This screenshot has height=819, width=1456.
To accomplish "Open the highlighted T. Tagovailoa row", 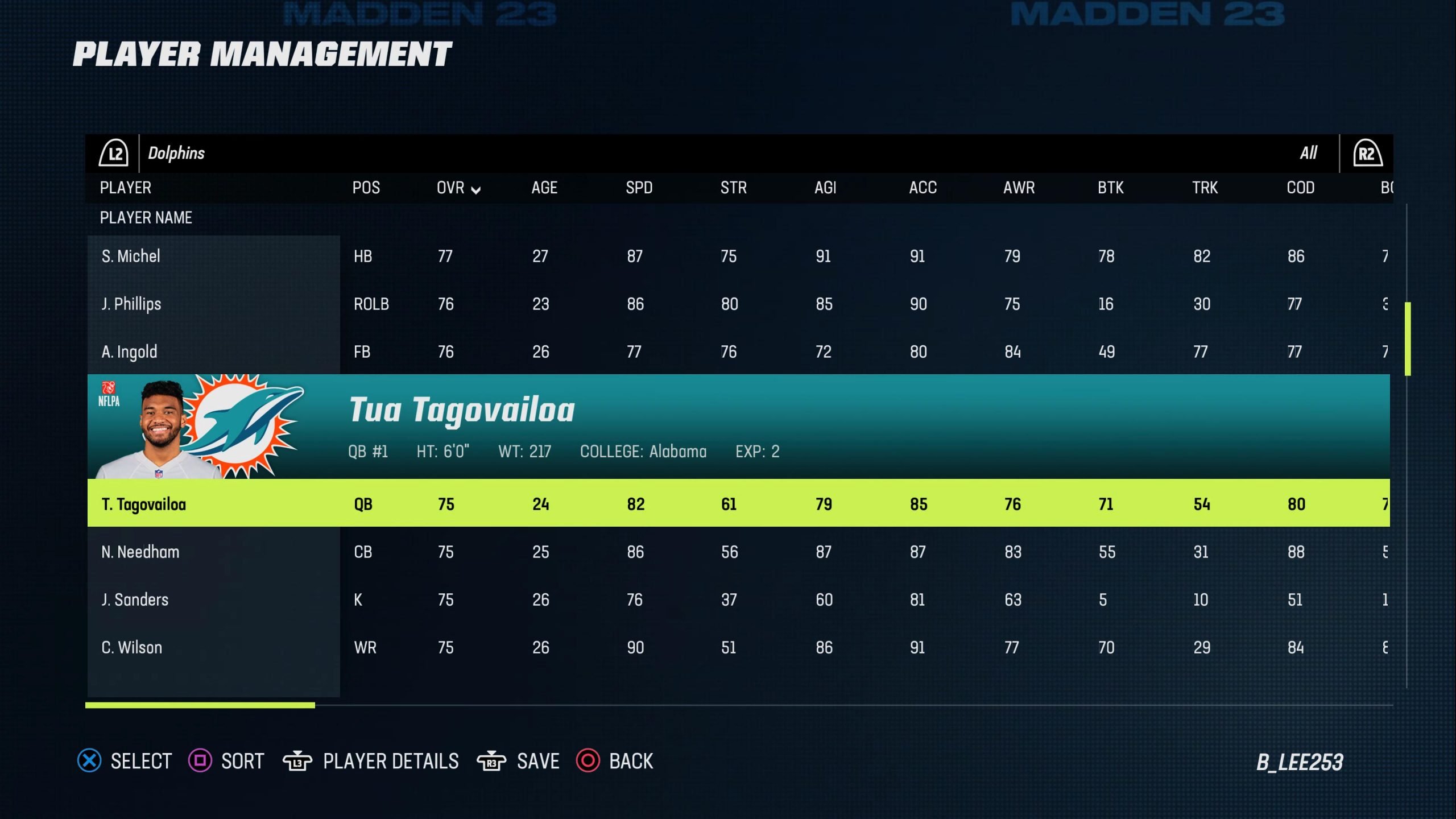I will 144,504.
